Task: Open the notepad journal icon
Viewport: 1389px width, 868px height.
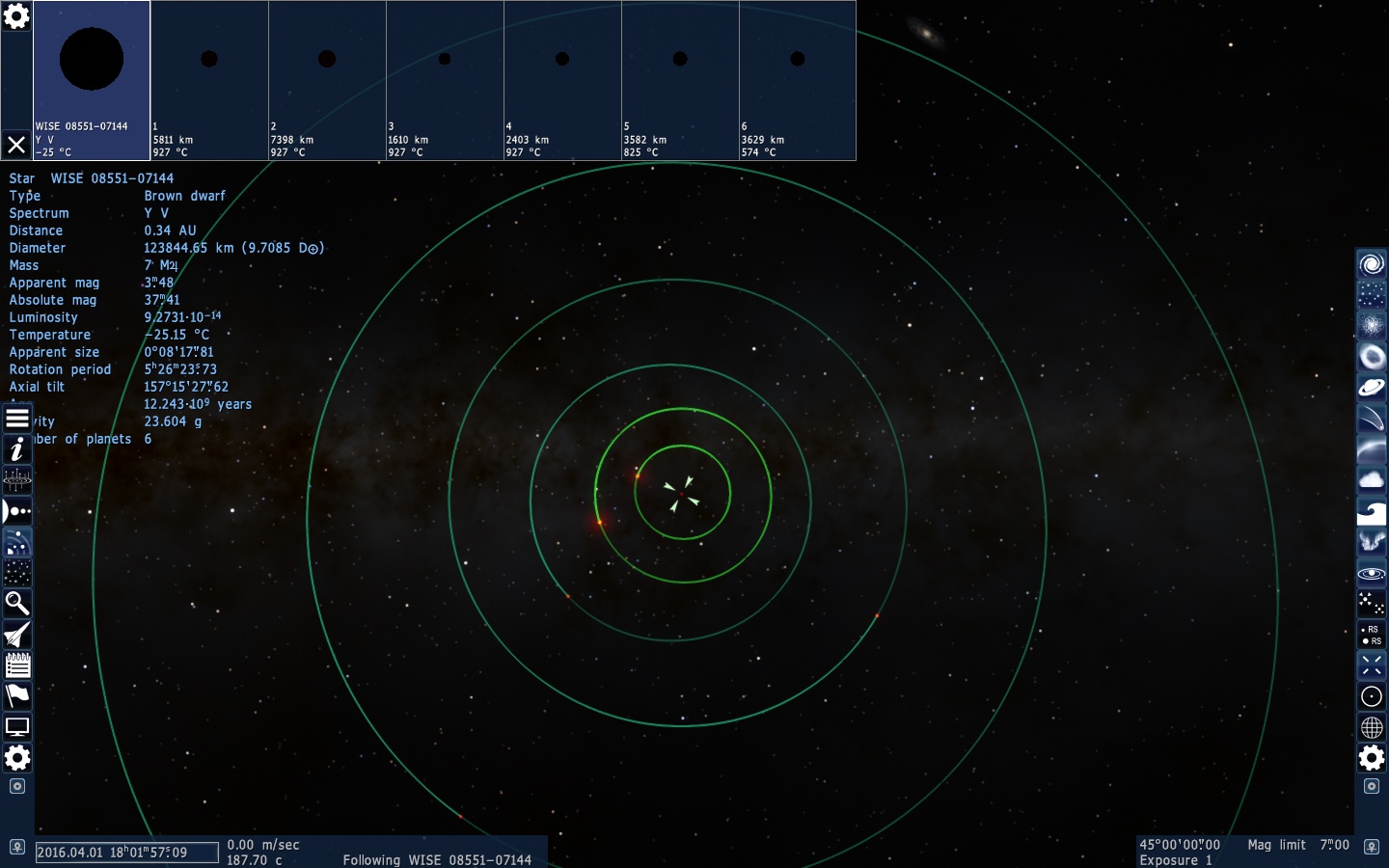Action: click(x=17, y=665)
